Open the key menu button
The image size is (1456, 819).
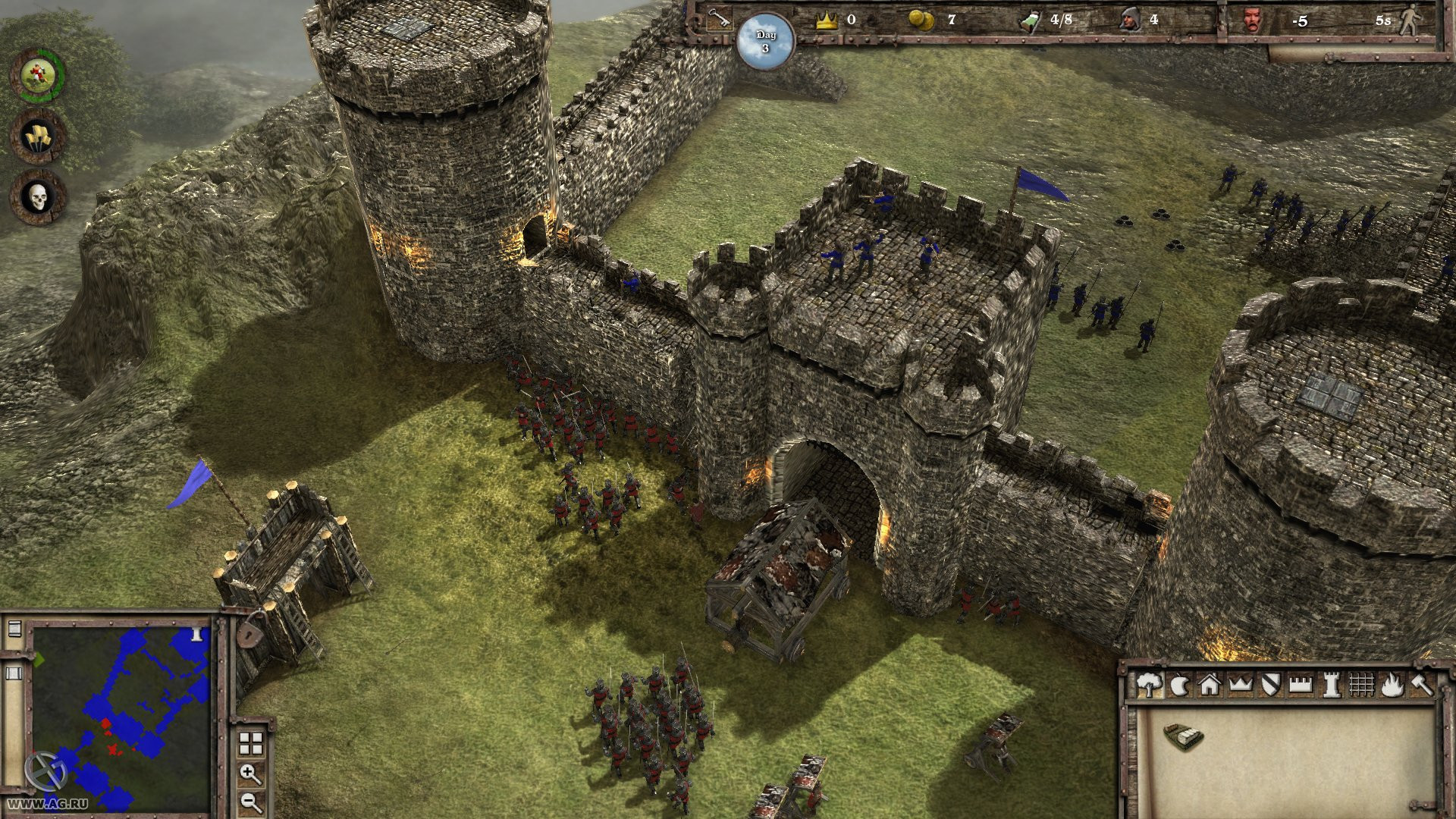coord(717,20)
